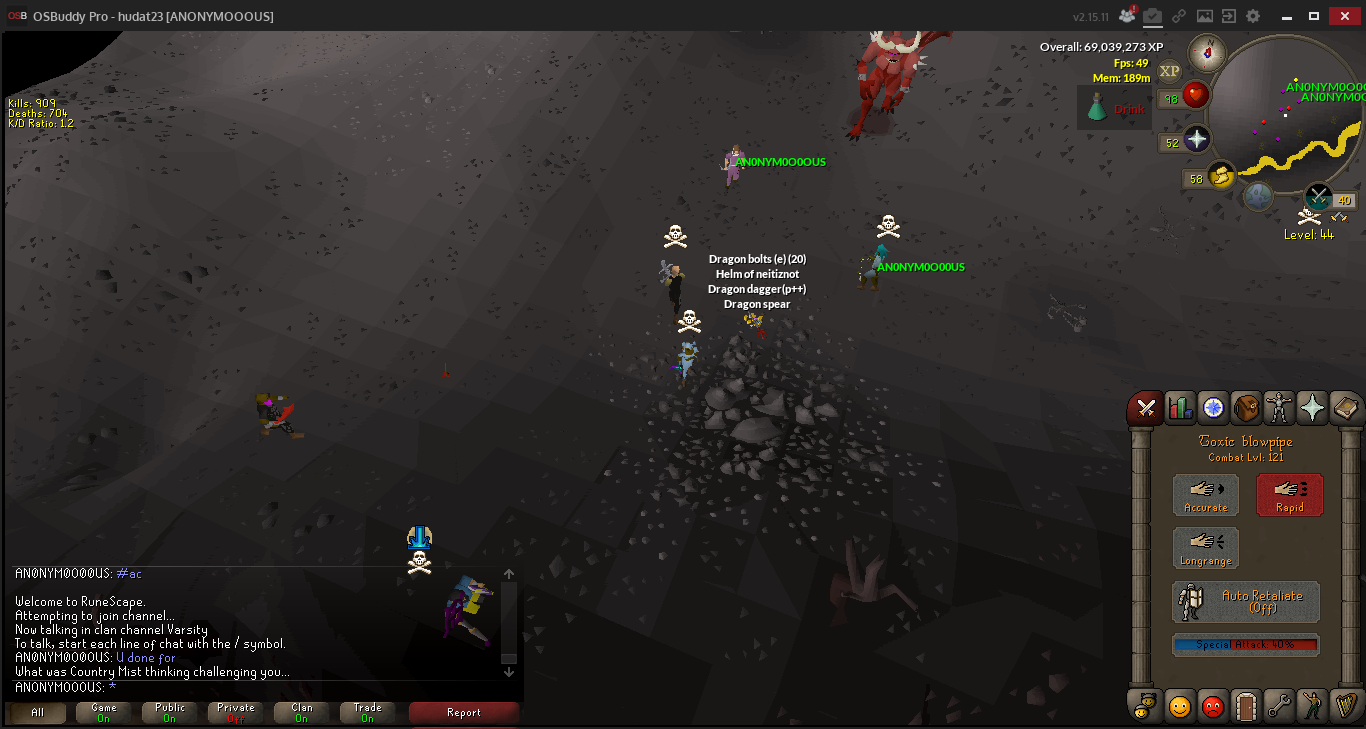The width and height of the screenshot is (1366, 729).
Task: Open the Magic spellbook tab
Action: click(1344, 408)
